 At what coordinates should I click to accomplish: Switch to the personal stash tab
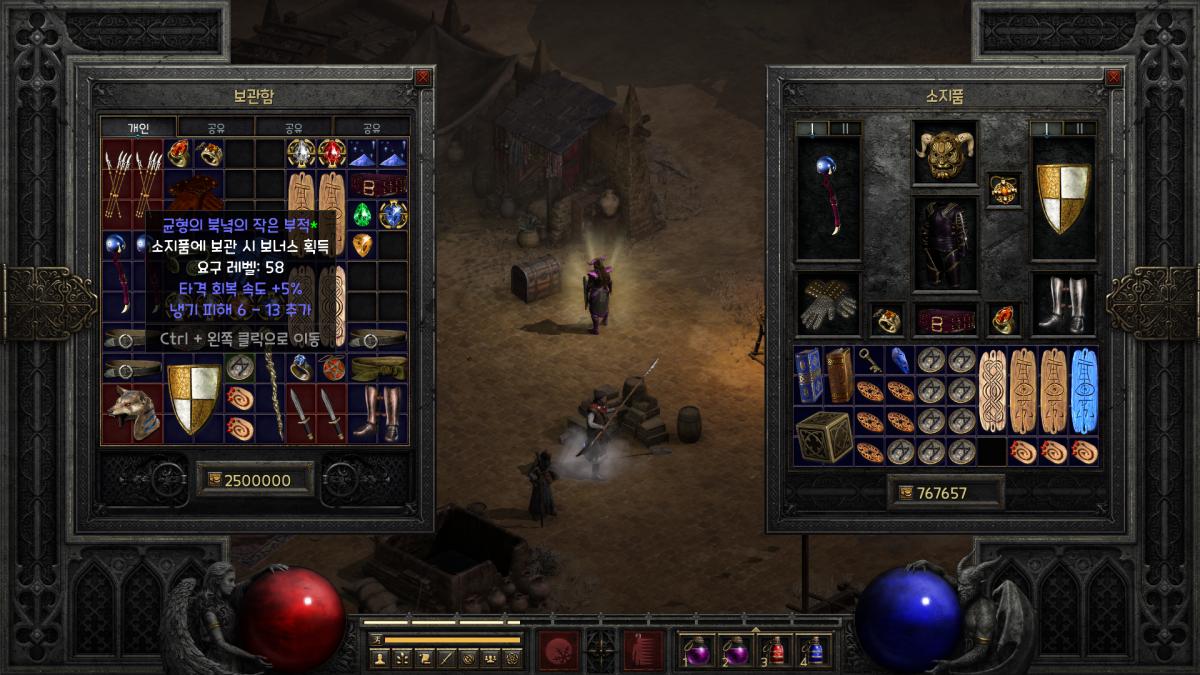(138, 128)
